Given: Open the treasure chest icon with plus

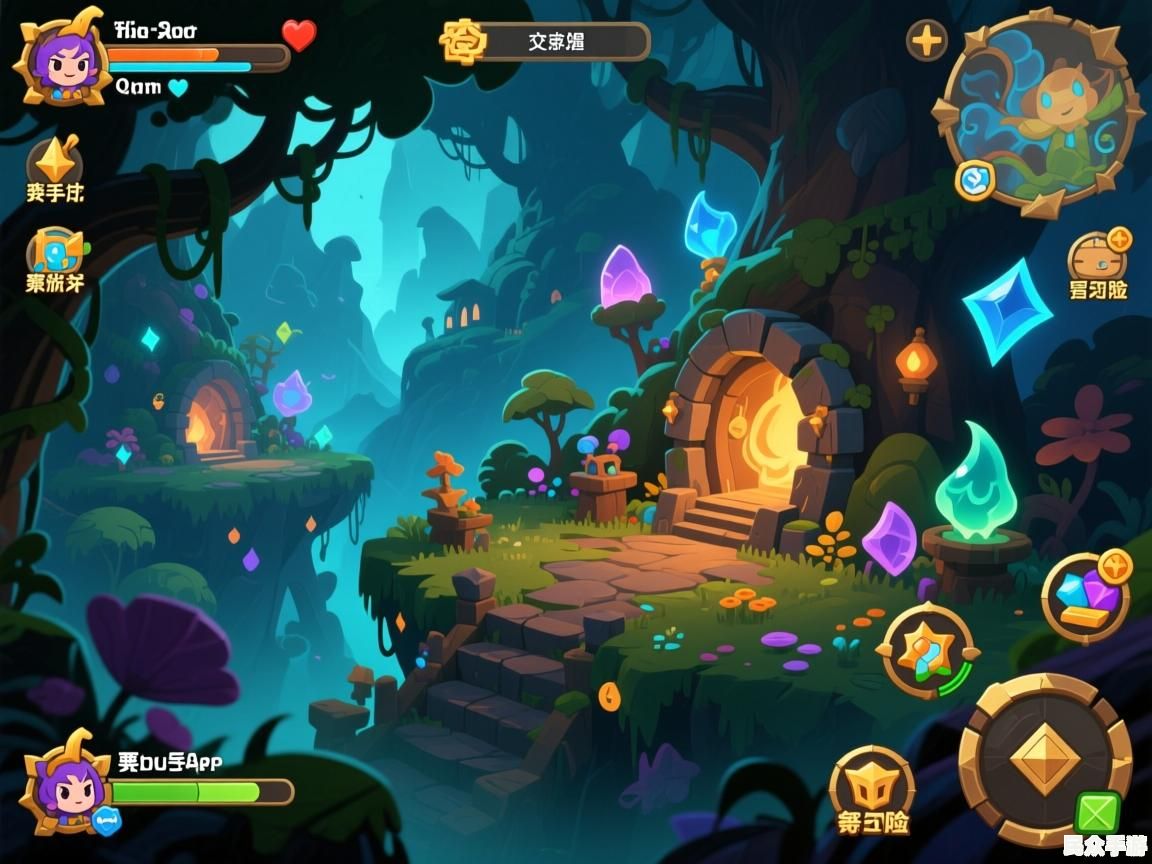Looking at the screenshot, I should tap(1098, 256).
